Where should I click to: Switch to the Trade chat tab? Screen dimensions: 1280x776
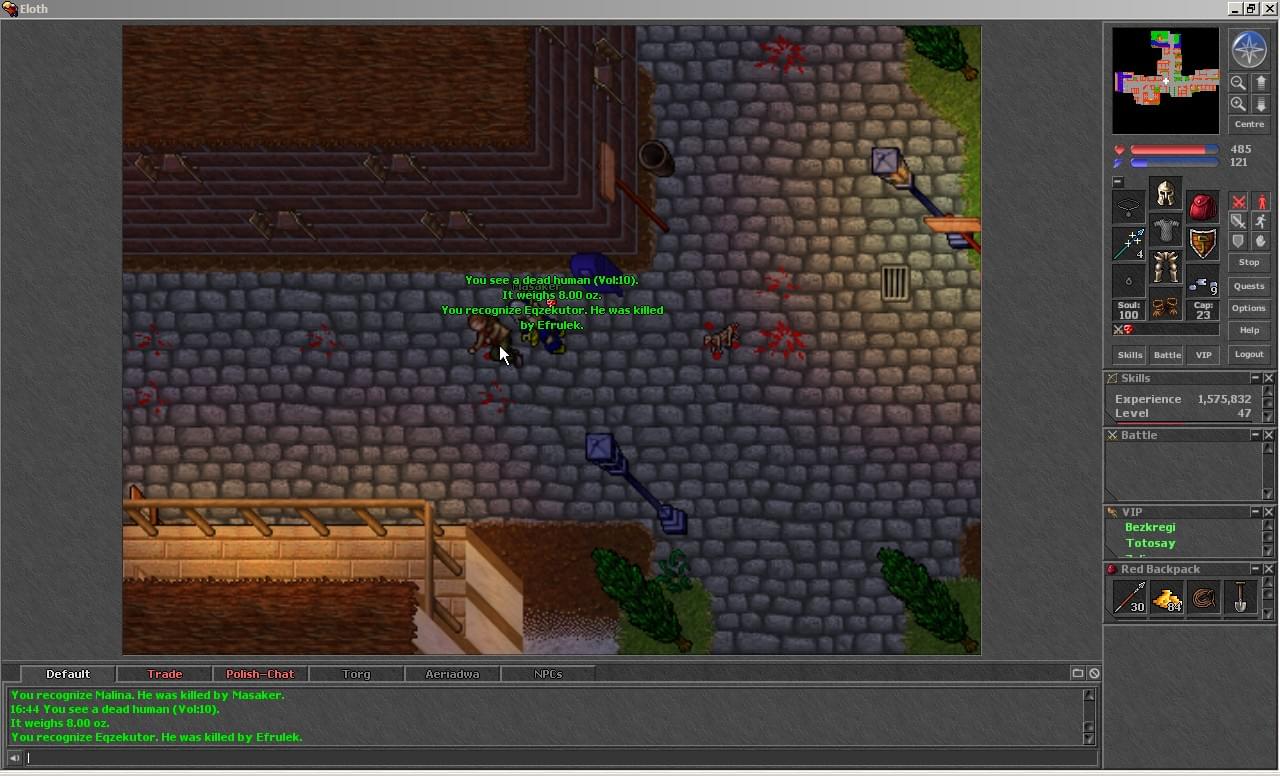click(x=165, y=674)
